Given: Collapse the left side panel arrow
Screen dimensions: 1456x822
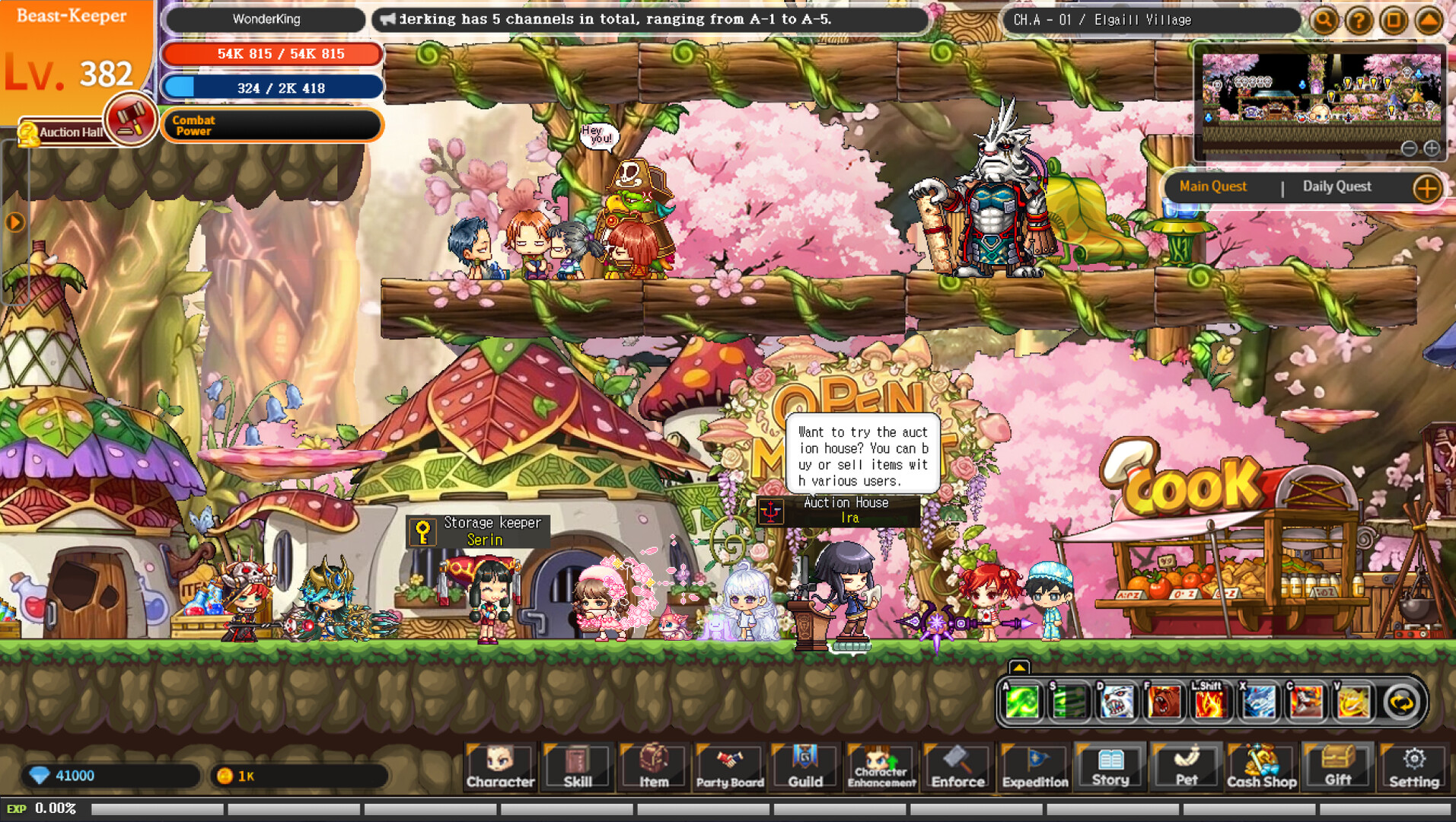Looking at the screenshot, I should (14, 221).
